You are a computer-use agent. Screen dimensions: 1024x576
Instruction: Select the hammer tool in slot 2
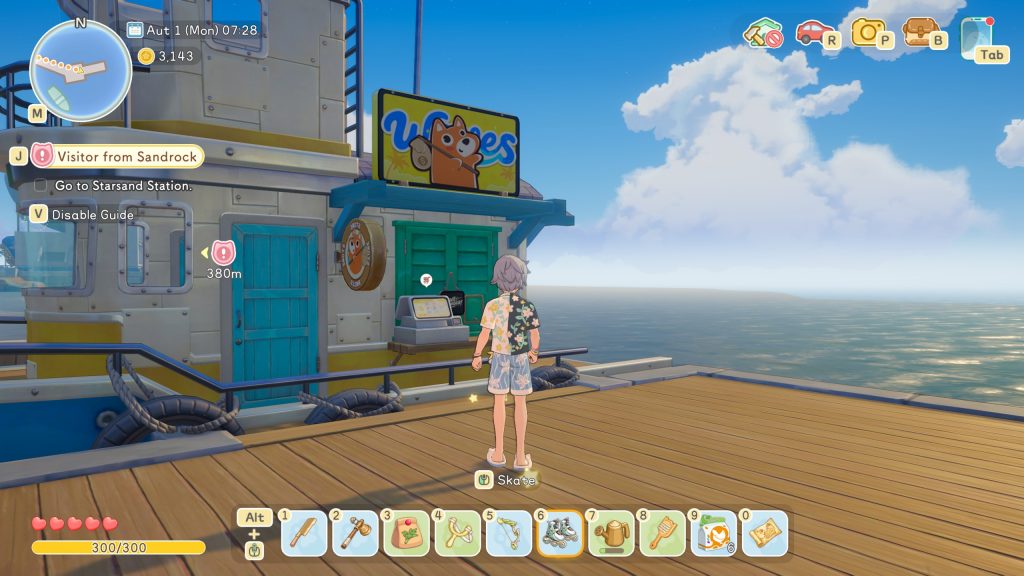point(355,534)
